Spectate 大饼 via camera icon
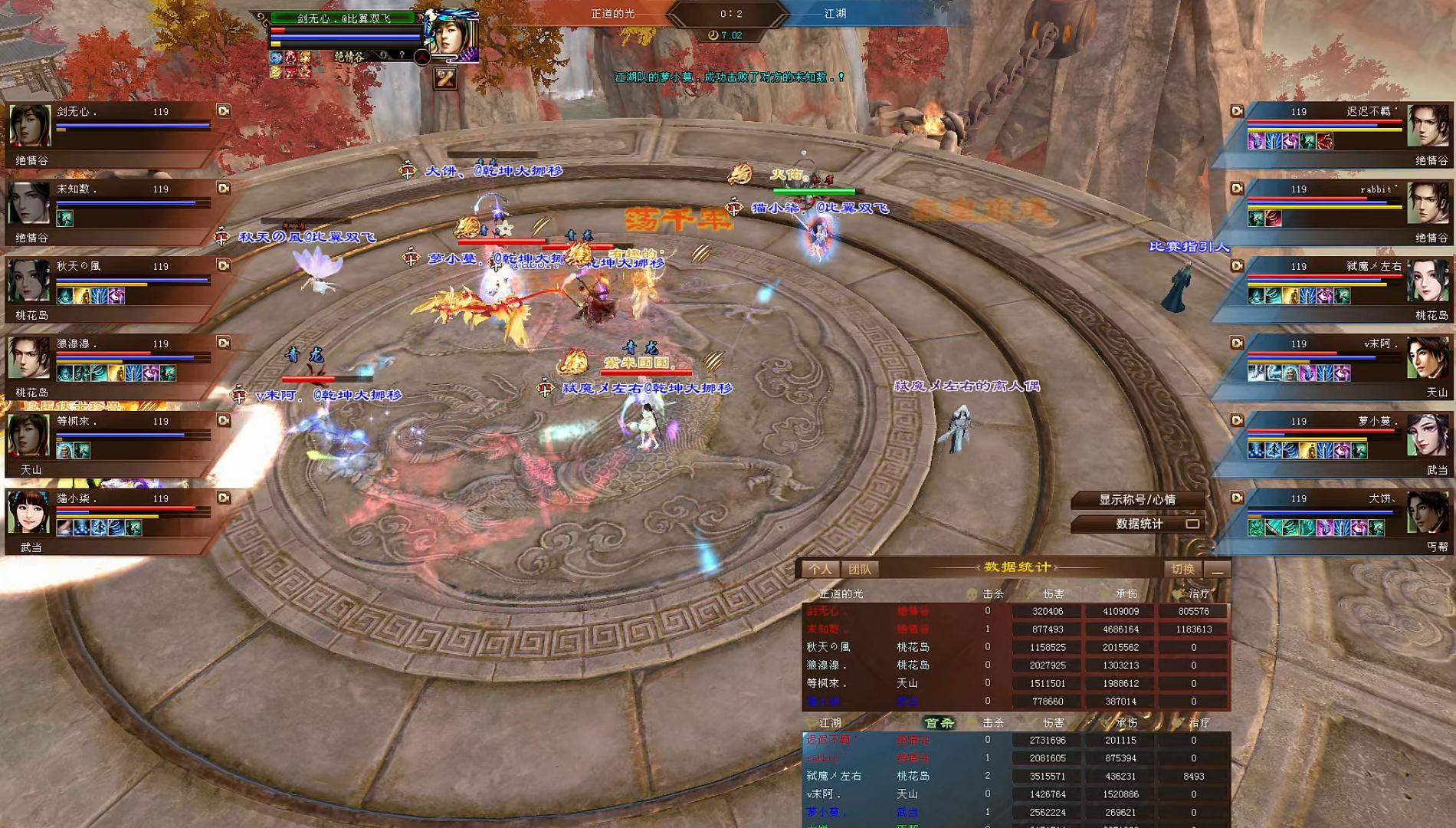The height and width of the screenshot is (828, 1456). pyautogui.click(x=1237, y=498)
